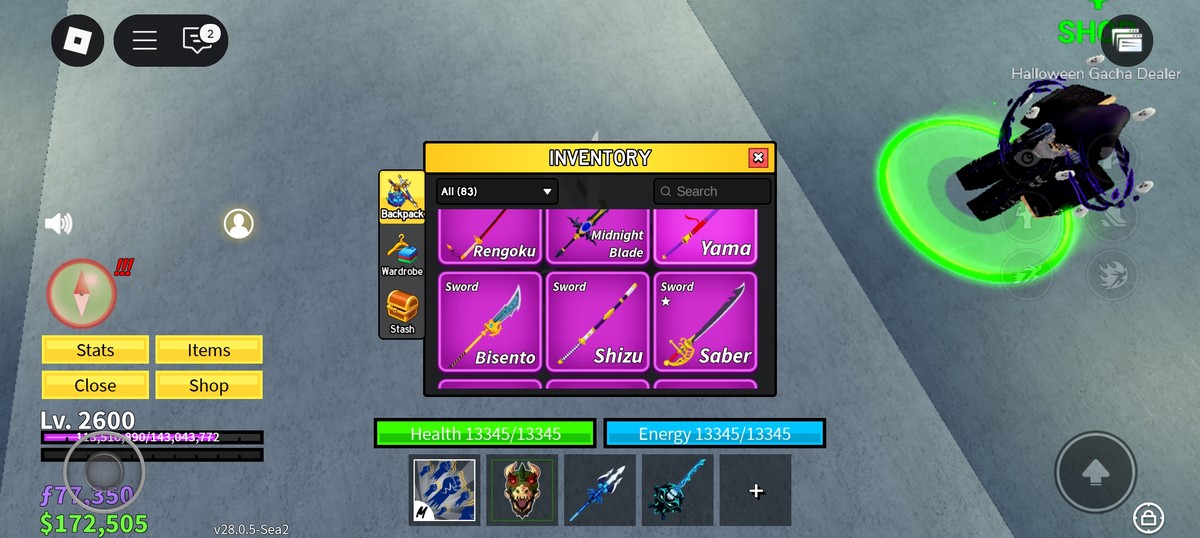Switch to the Backpack tab
The image size is (1200, 538).
[402, 197]
